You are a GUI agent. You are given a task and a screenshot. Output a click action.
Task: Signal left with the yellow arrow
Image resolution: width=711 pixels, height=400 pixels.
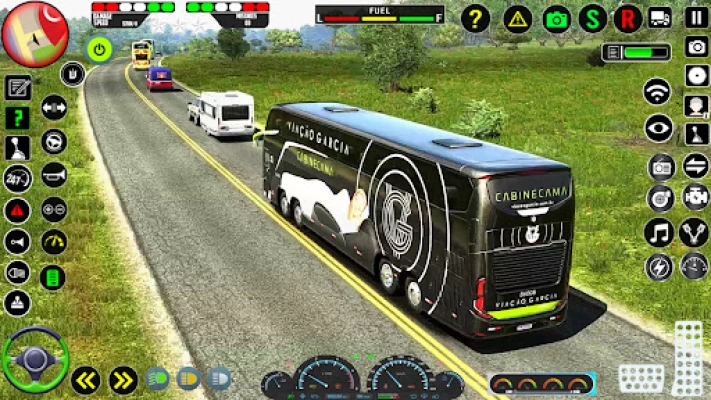[x=86, y=379]
